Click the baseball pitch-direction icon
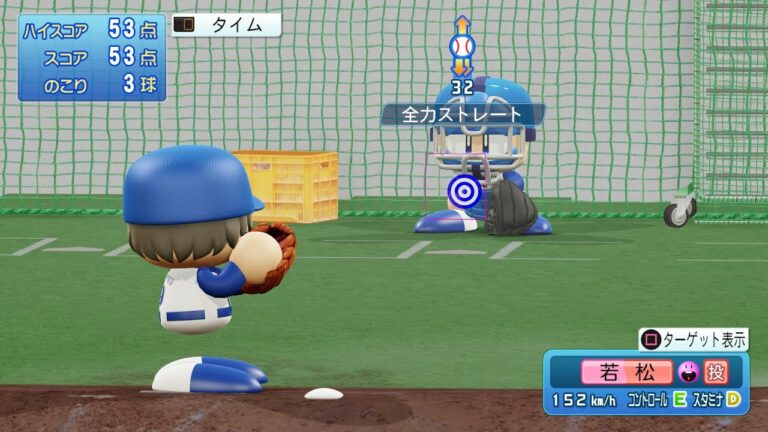Viewport: 768px width, 432px height. click(x=461, y=46)
